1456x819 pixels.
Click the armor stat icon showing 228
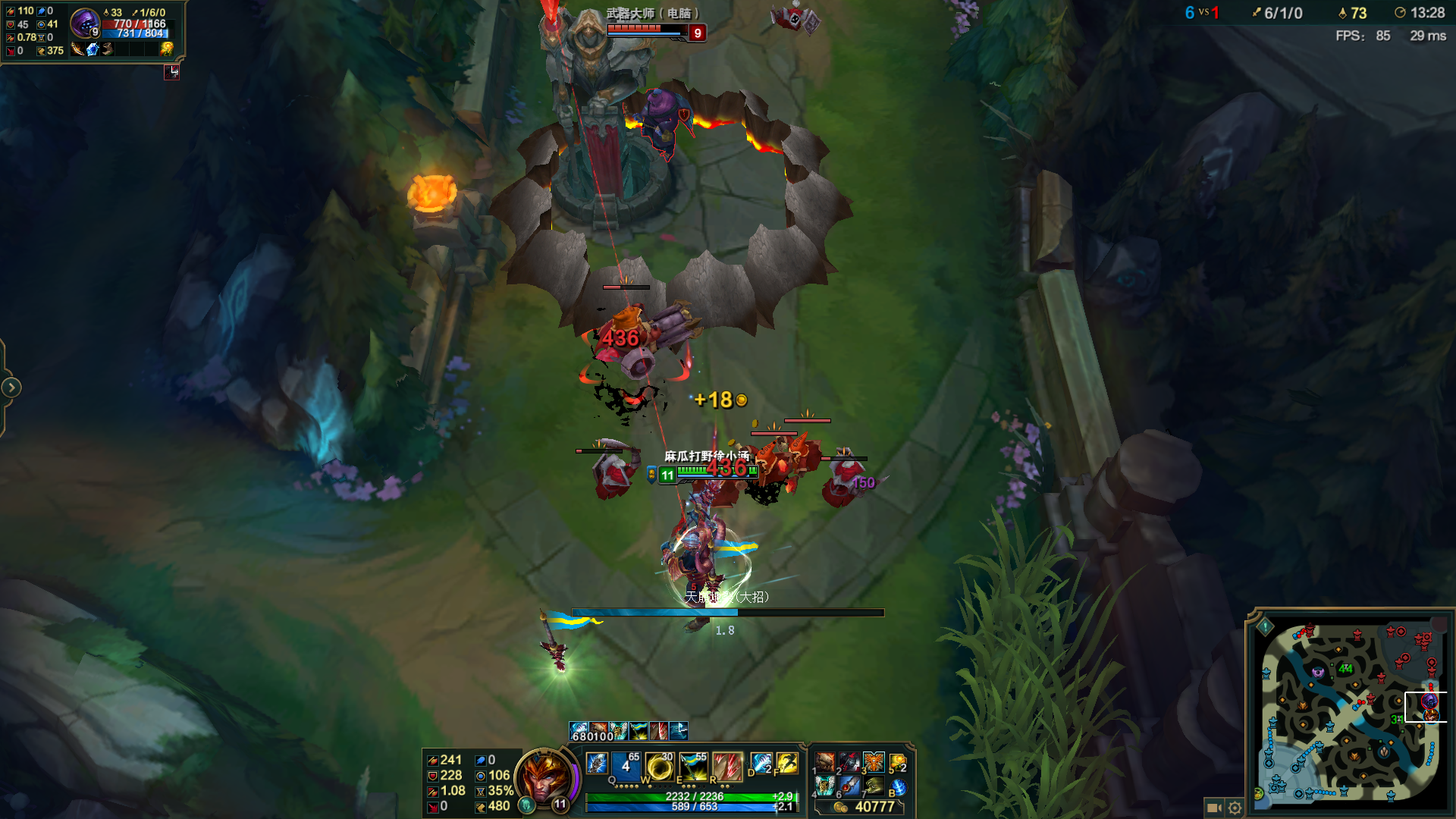point(435,775)
